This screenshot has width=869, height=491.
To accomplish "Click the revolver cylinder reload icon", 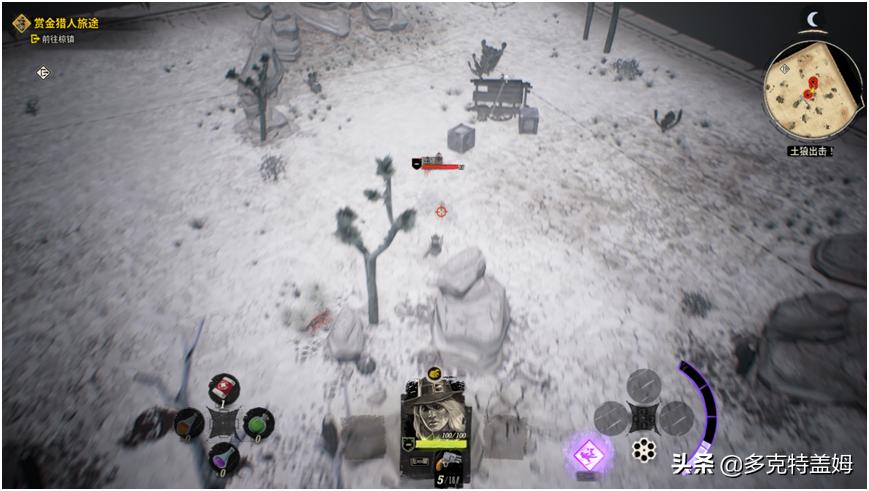I will [644, 450].
